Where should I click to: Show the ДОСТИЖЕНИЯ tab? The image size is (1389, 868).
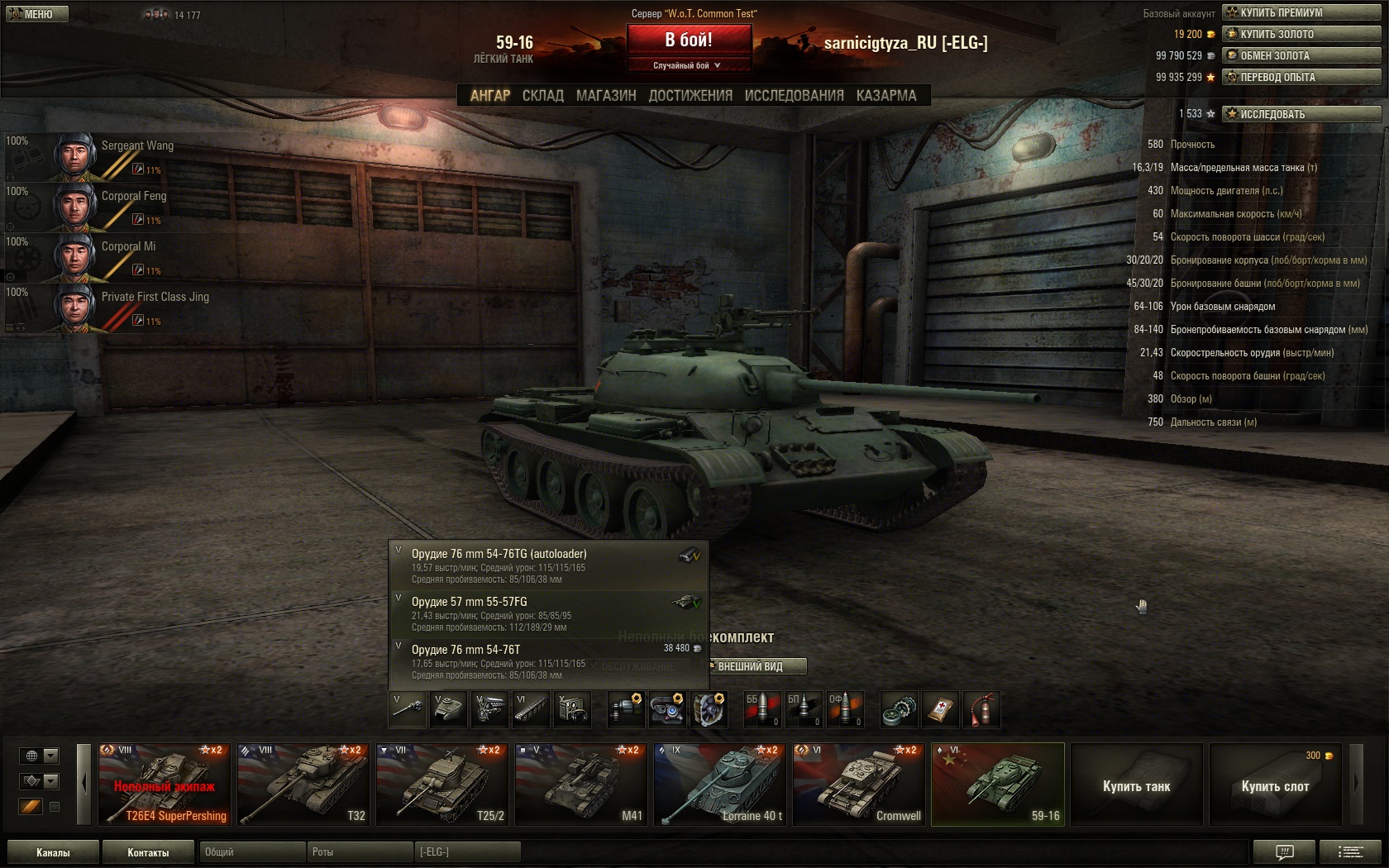[690, 96]
